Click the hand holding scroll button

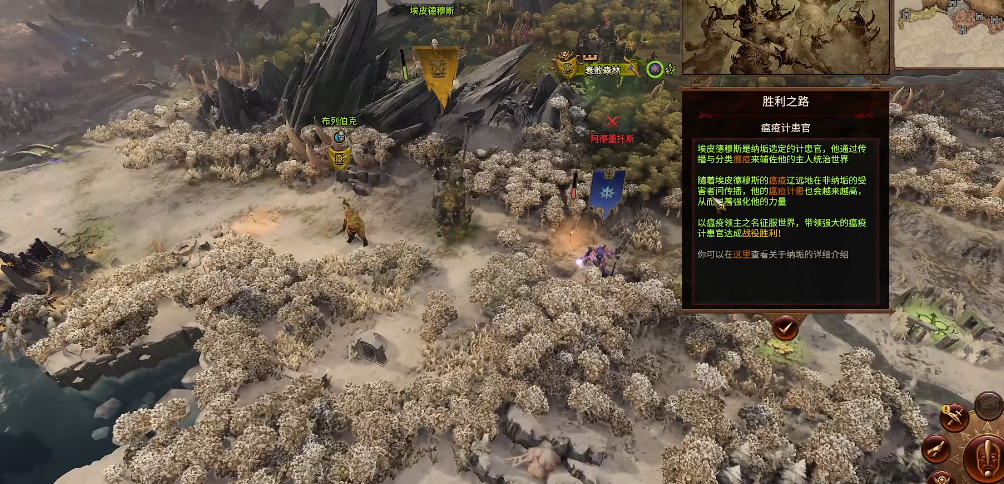point(937,450)
